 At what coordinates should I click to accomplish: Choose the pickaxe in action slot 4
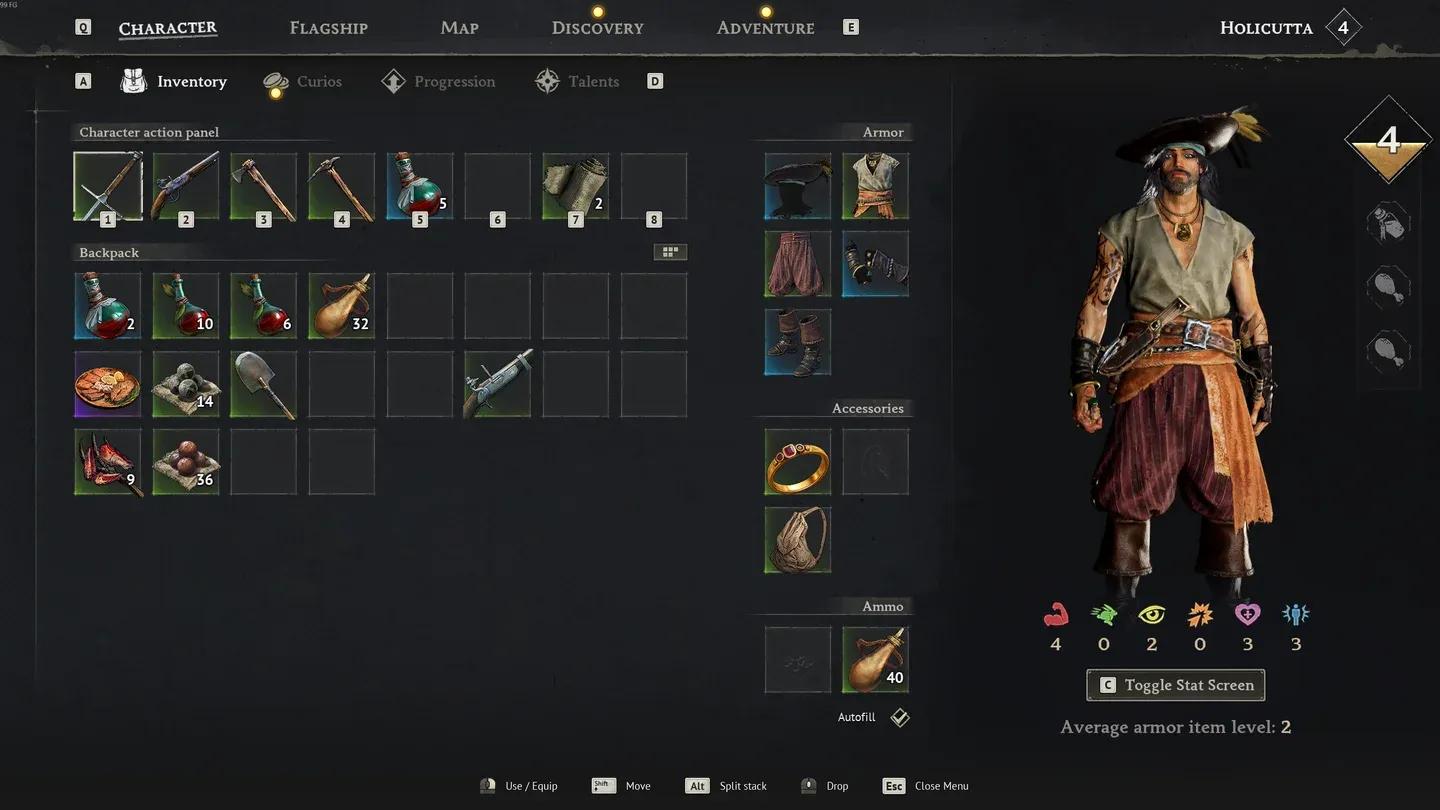click(x=342, y=186)
